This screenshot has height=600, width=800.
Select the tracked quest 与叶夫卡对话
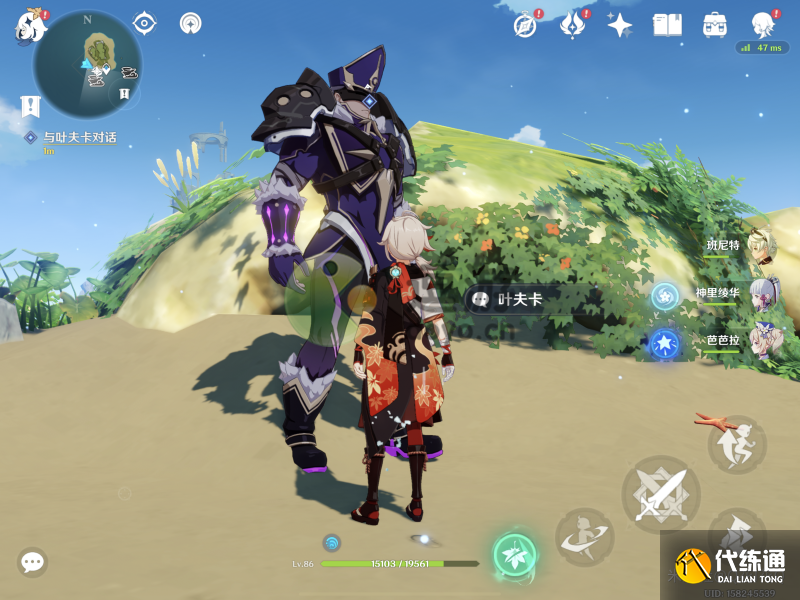pyautogui.click(x=80, y=137)
